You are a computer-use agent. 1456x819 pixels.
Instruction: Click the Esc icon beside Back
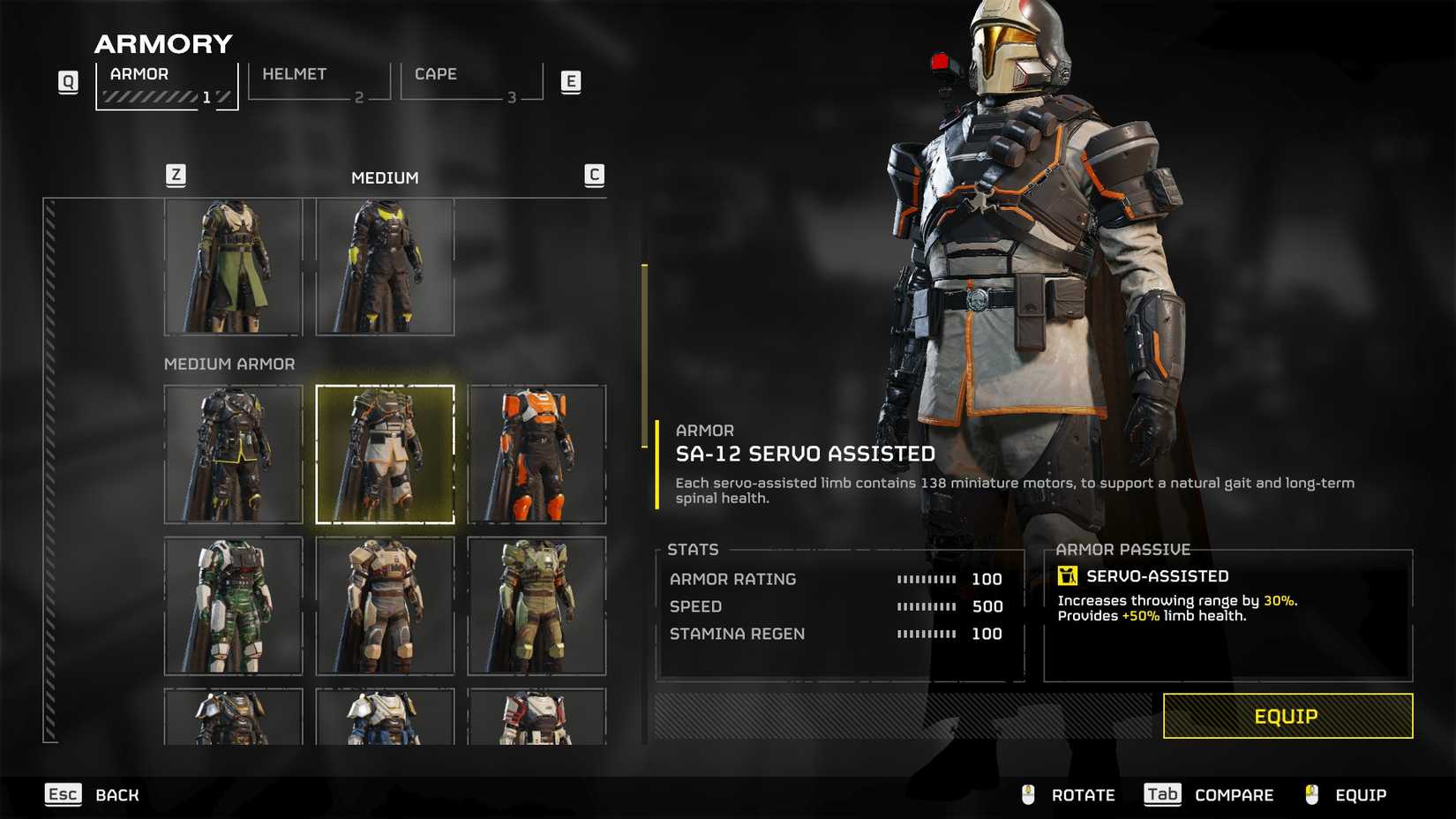62,794
